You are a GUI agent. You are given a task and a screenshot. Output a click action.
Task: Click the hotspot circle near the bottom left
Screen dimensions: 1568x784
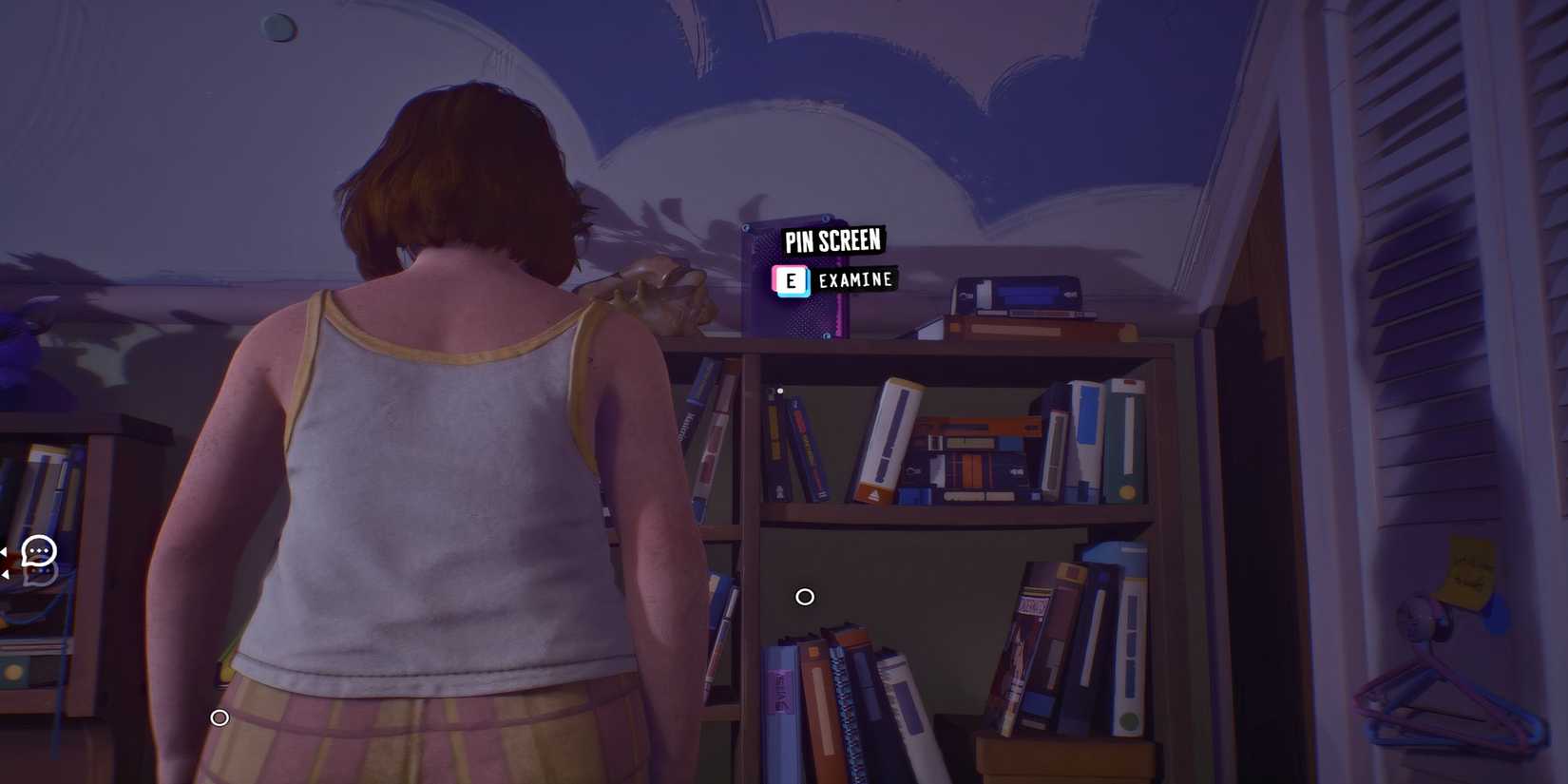pyautogui.click(x=220, y=718)
